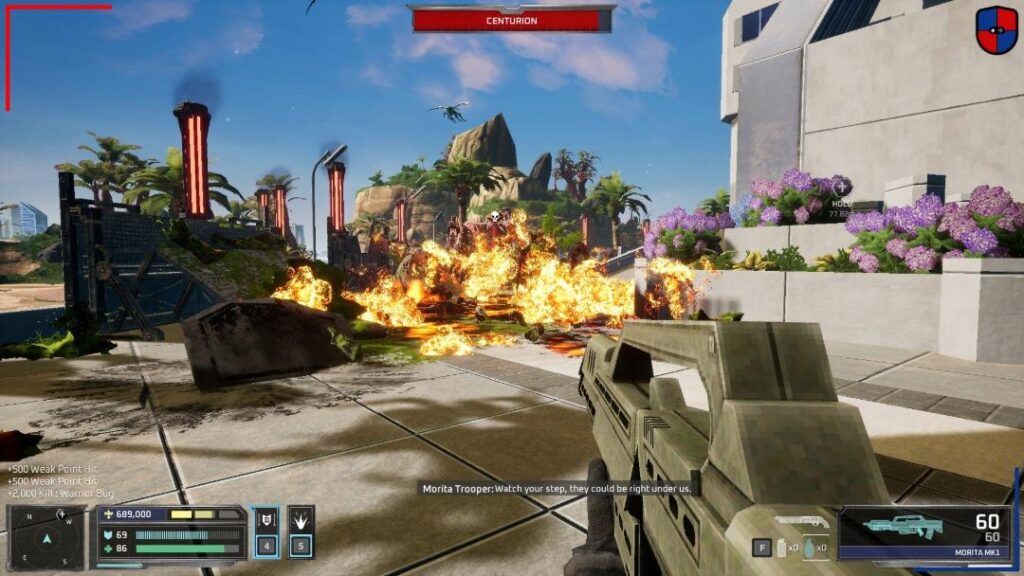Activate the burst ability icon
The height and width of the screenshot is (576, 1024).
(302, 520)
